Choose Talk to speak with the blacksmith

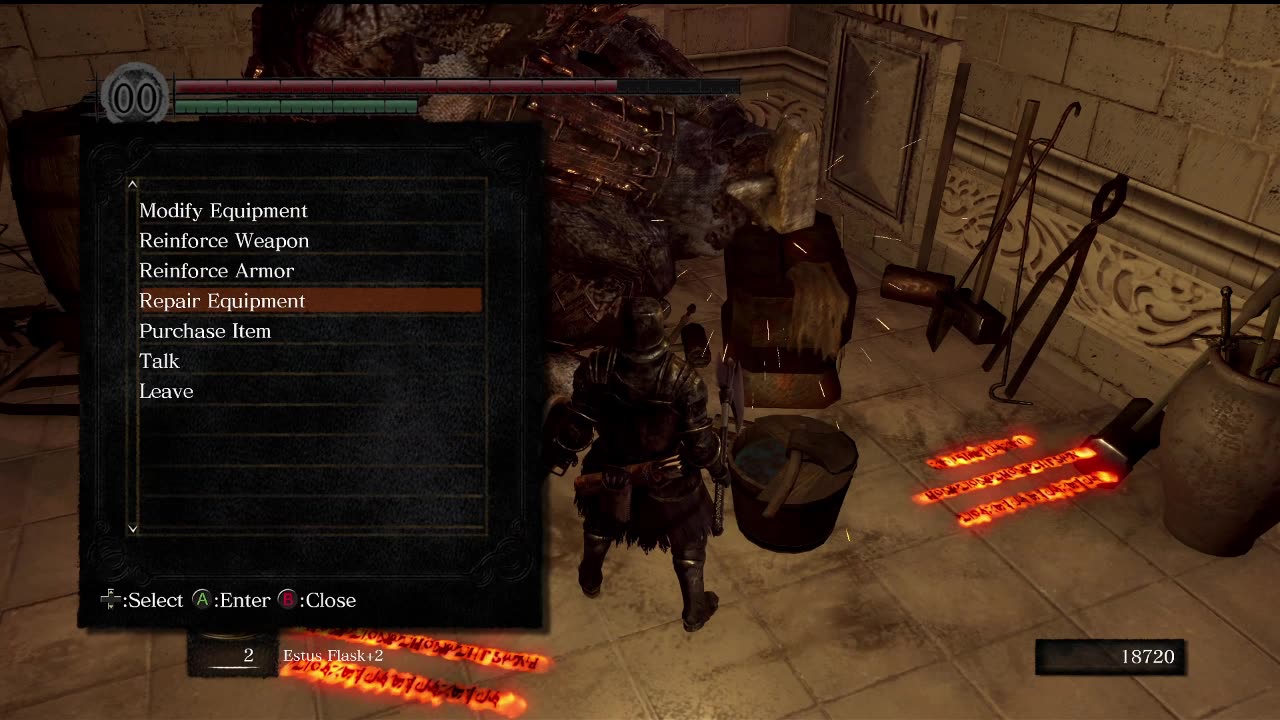(159, 361)
